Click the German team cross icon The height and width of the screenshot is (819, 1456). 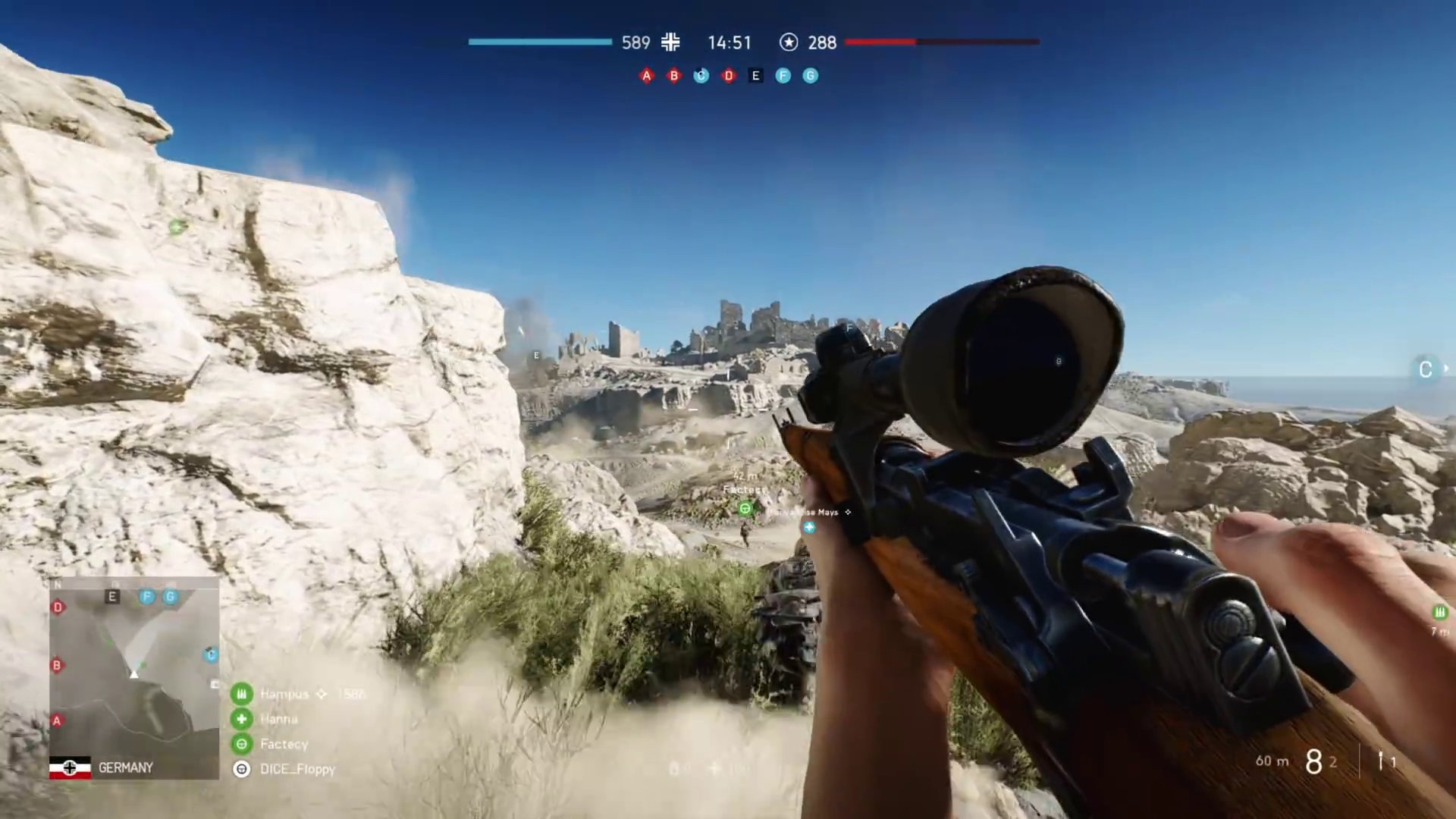tap(670, 42)
